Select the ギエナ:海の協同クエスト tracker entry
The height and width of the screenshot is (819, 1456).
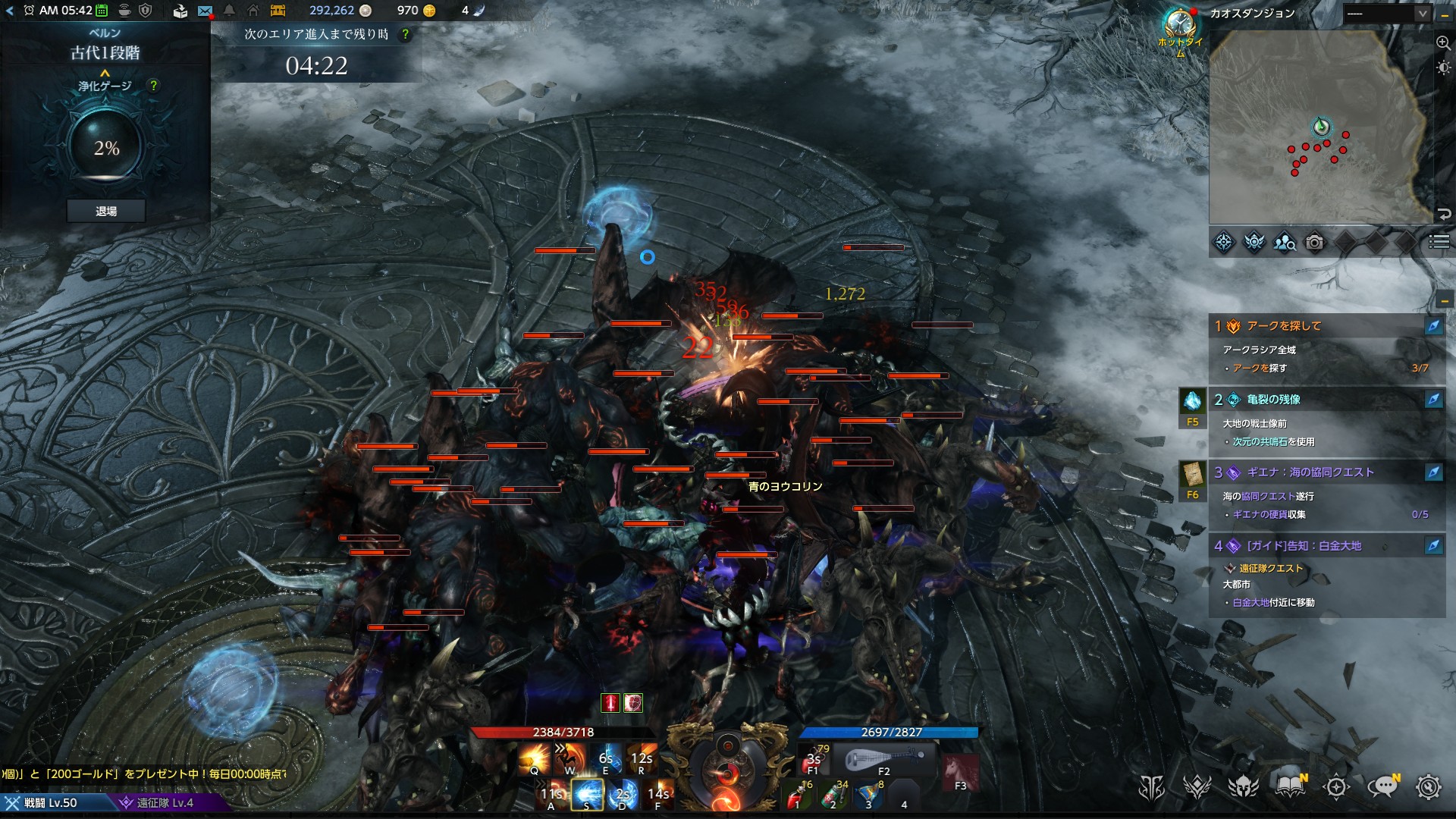[x=1310, y=472]
